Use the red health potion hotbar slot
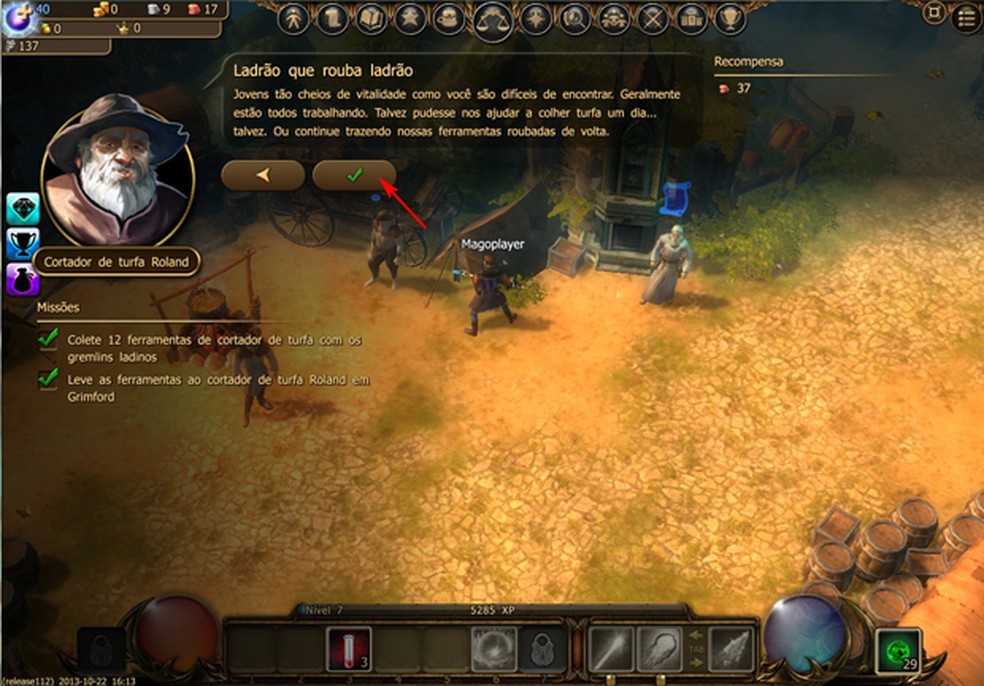This screenshot has height=686, width=984. [x=349, y=649]
